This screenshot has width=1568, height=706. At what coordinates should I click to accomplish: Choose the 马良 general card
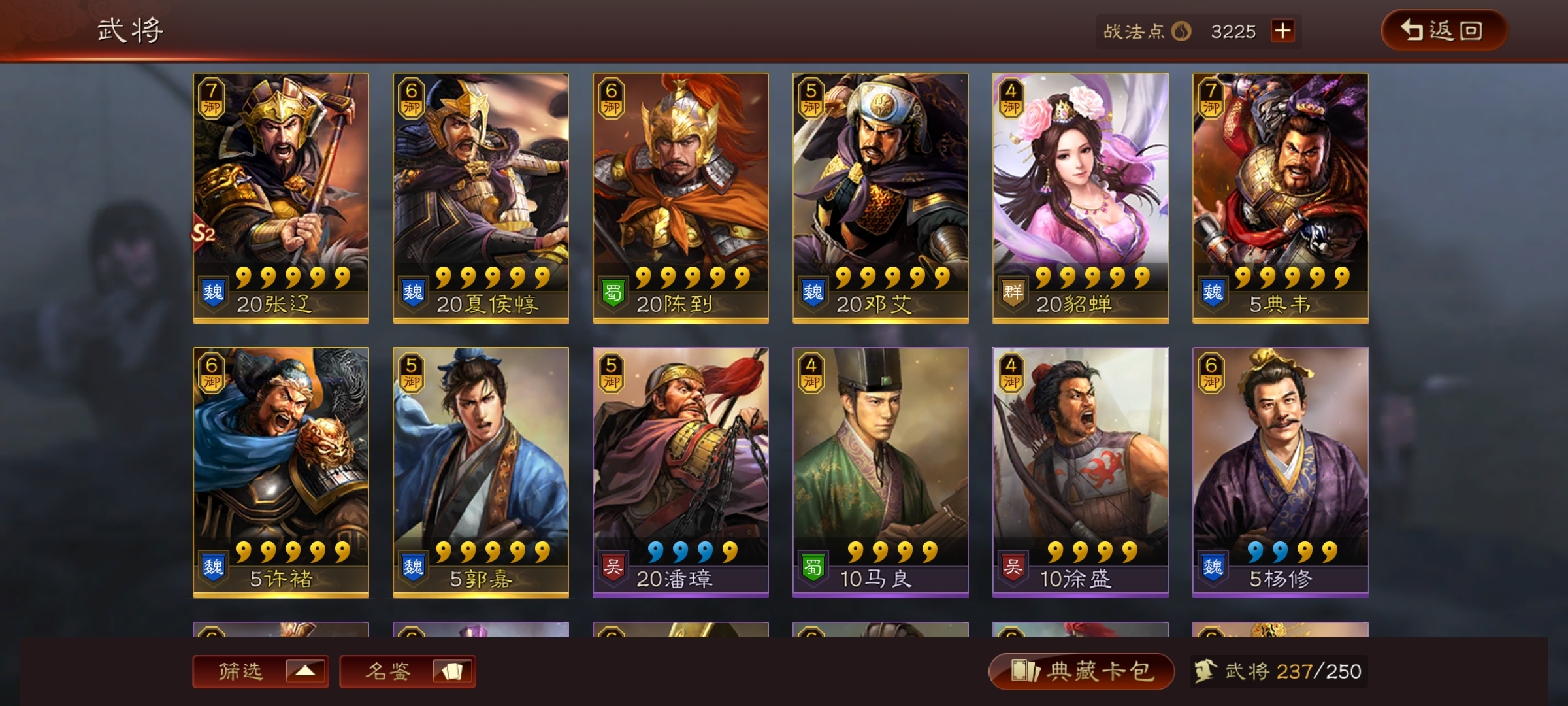tap(881, 472)
